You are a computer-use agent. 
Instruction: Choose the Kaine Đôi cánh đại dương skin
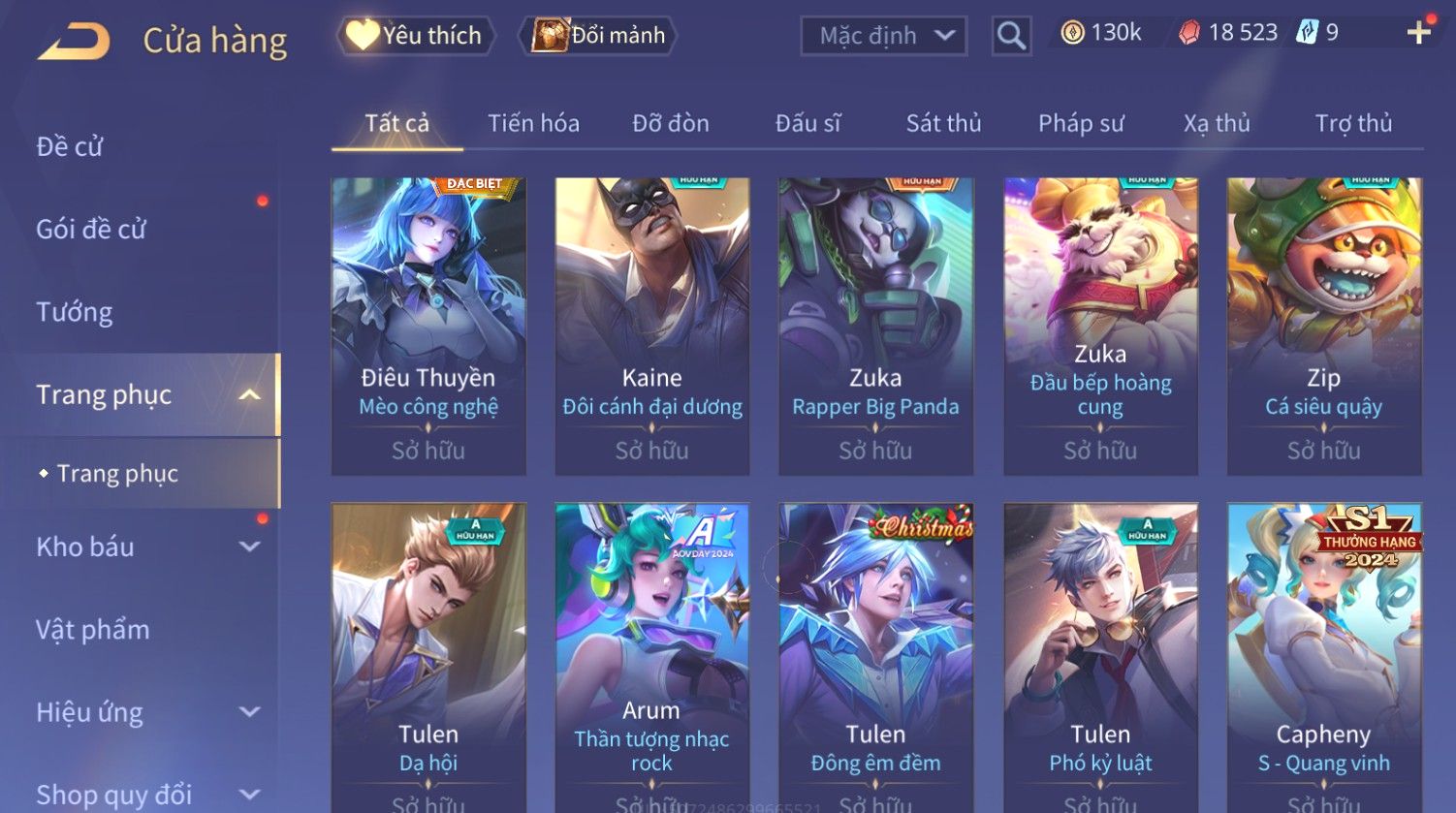(652, 326)
